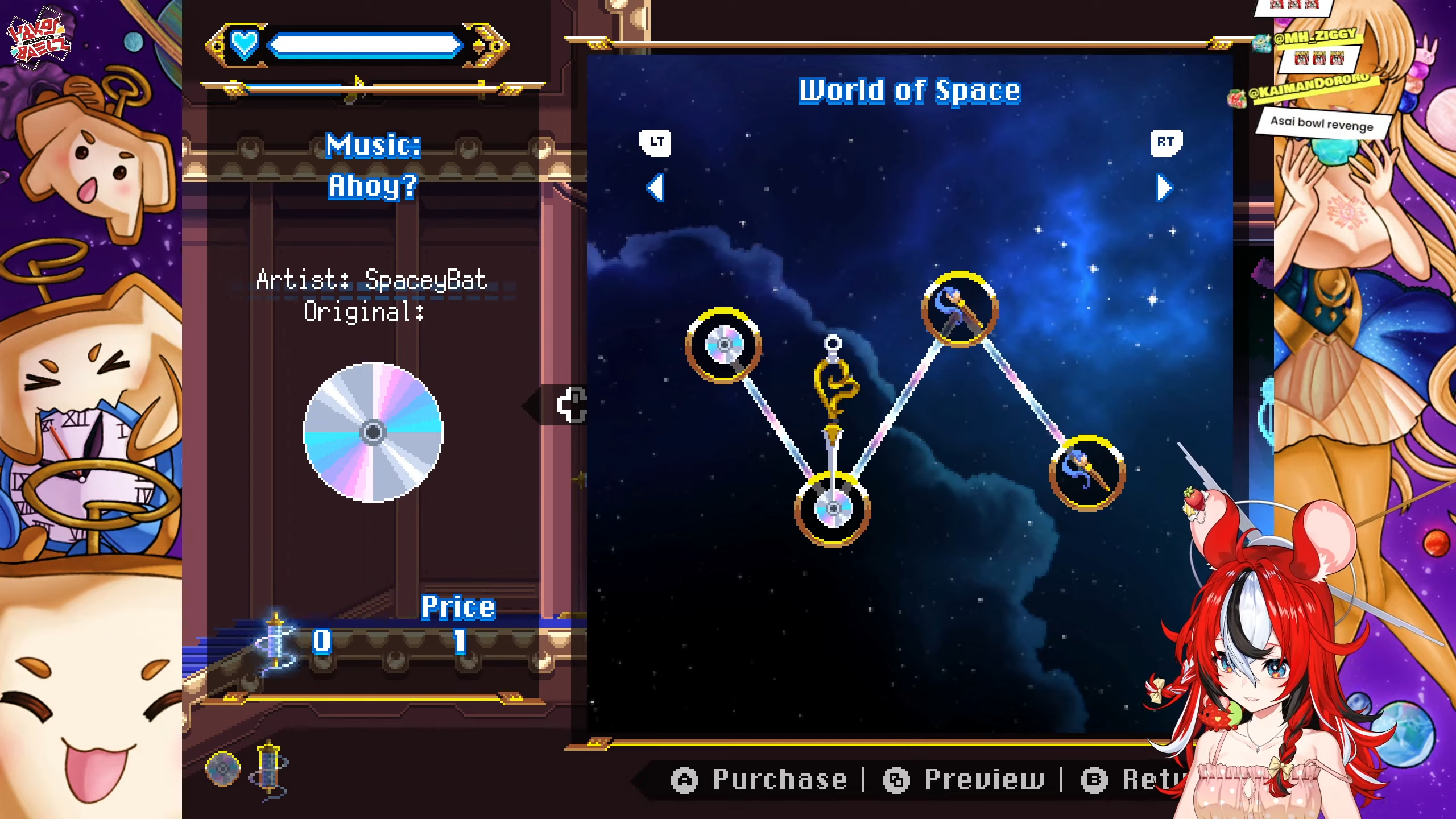
Task: Purchase the Ahoy? music track
Action: tap(760, 780)
